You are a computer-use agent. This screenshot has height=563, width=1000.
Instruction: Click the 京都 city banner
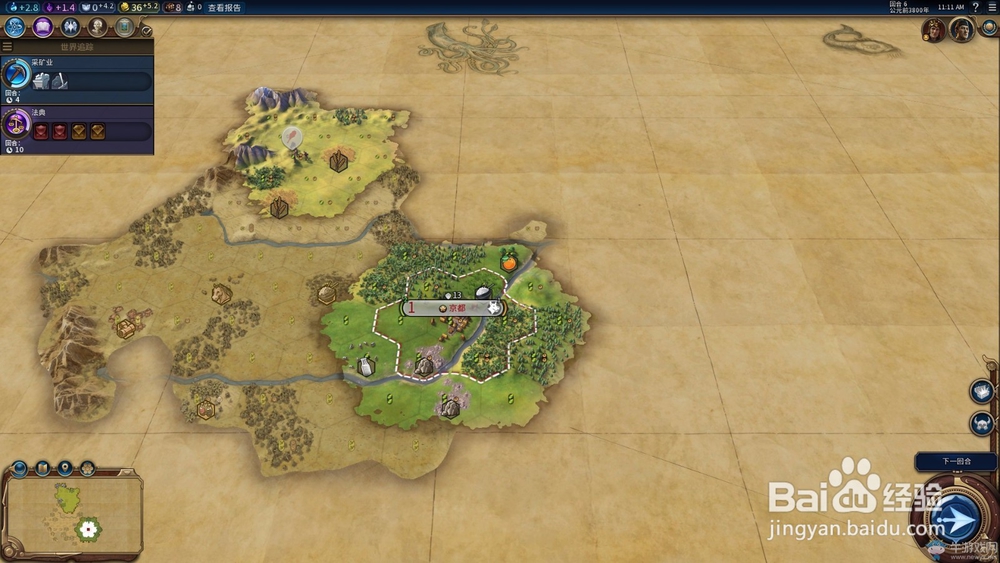pyautogui.click(x=452, y=309)
